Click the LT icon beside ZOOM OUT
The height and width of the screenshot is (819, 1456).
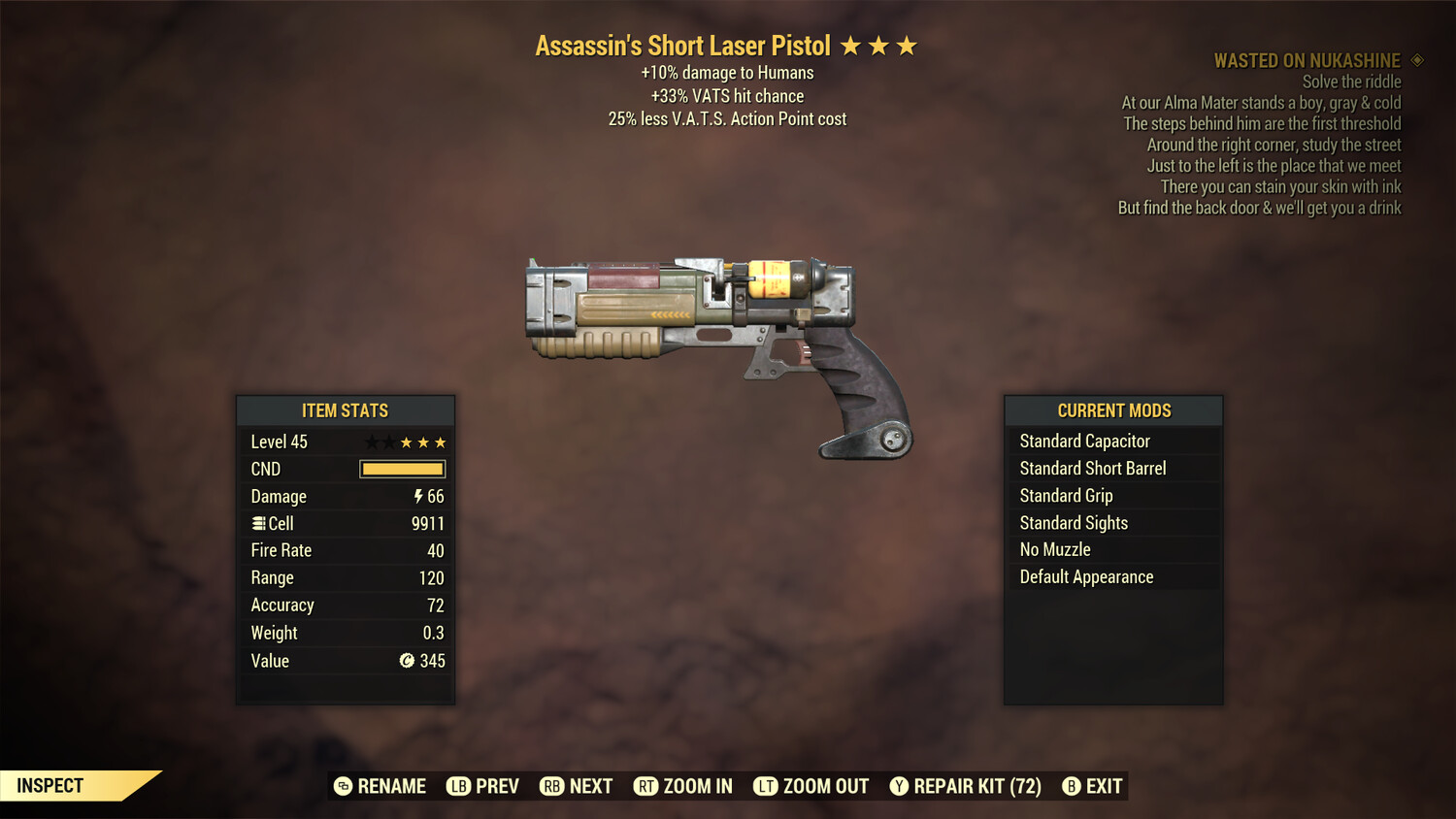click(x=765, y=786)
